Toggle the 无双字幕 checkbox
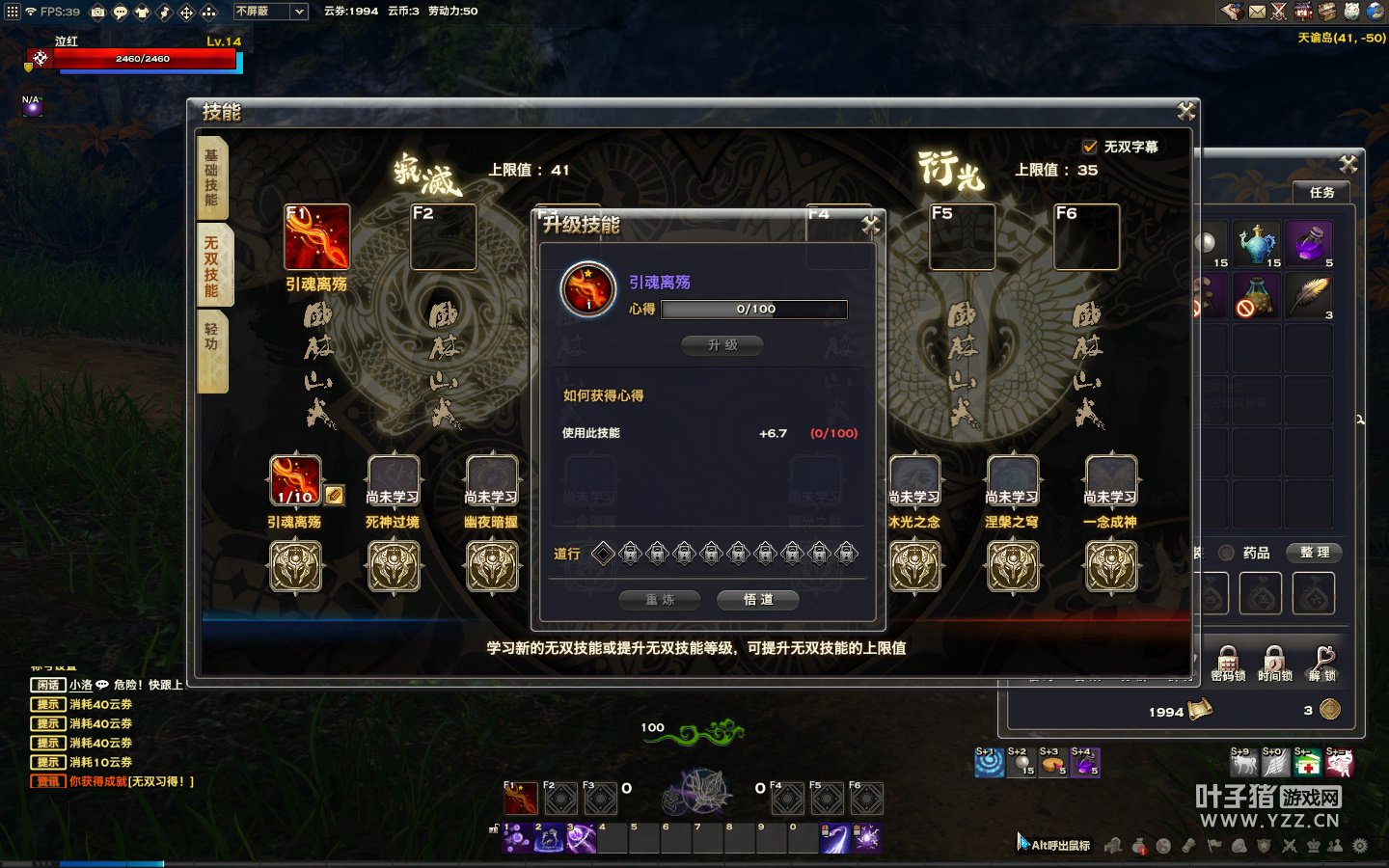Viewport: 1389px width, 868px height. (x=1090, y=147)
